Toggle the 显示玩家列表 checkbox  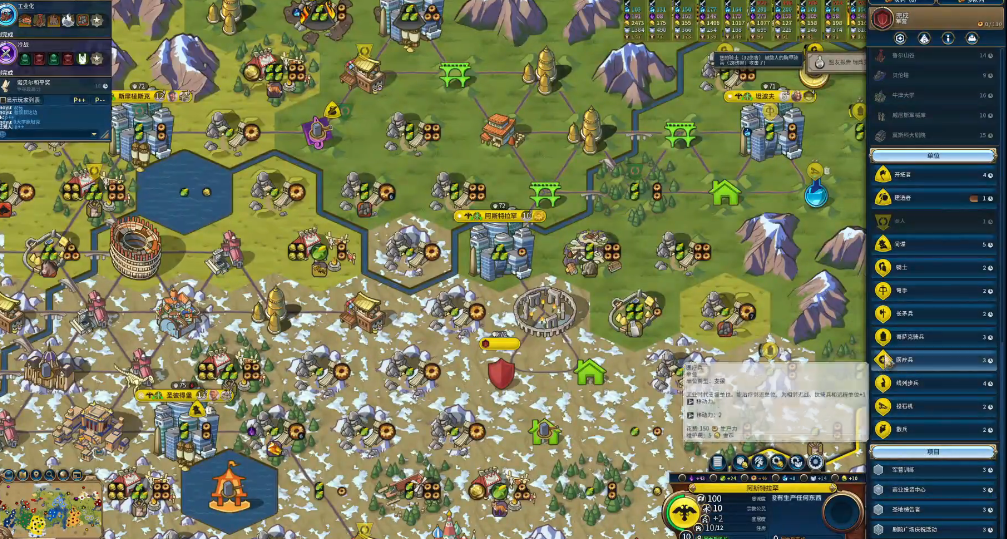tap(4, 100)
